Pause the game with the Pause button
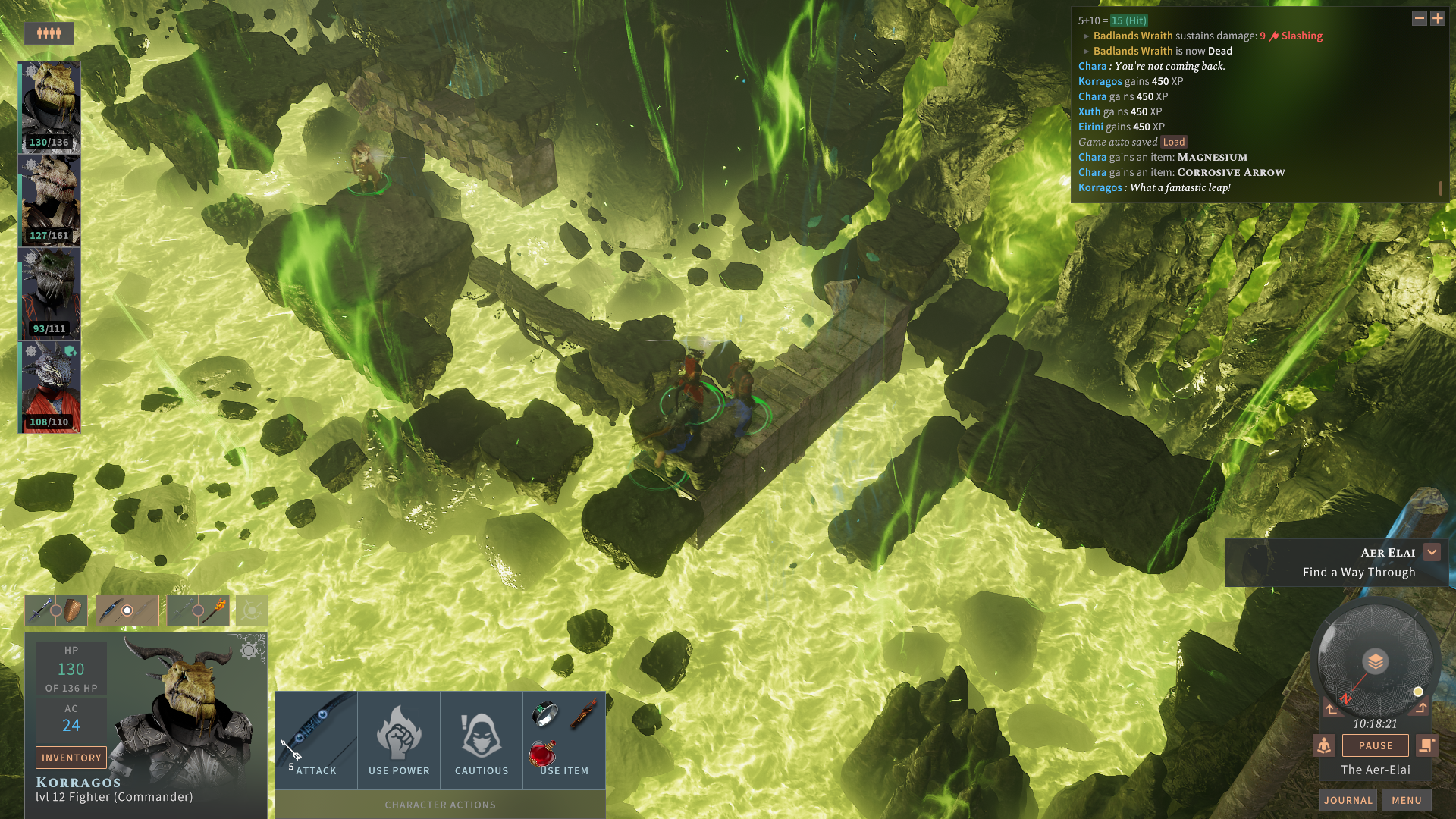This screenshot has height=819, width=1456. point(1375,745)
